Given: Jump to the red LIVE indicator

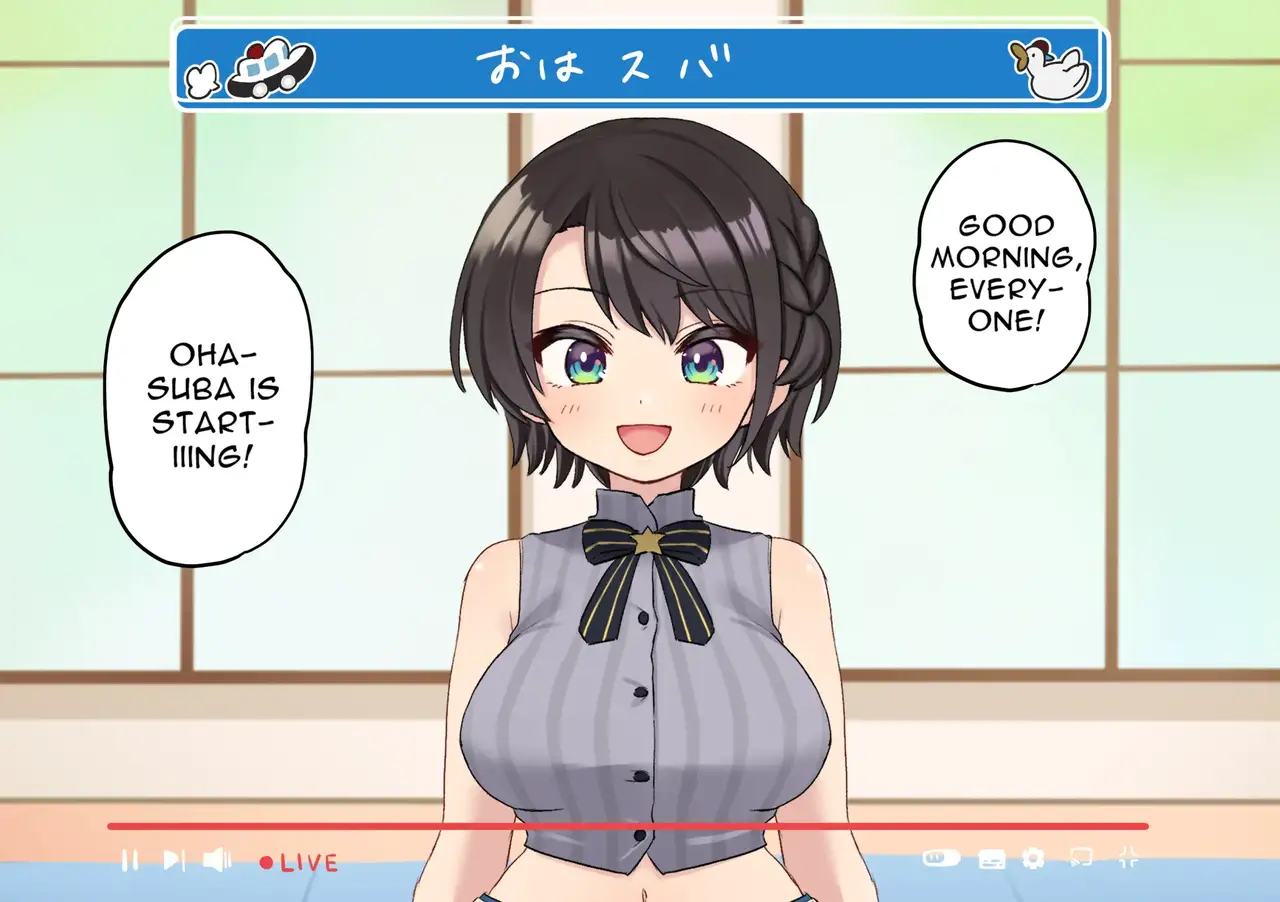Looking at the screenshot, I should [x=299, y=862].
